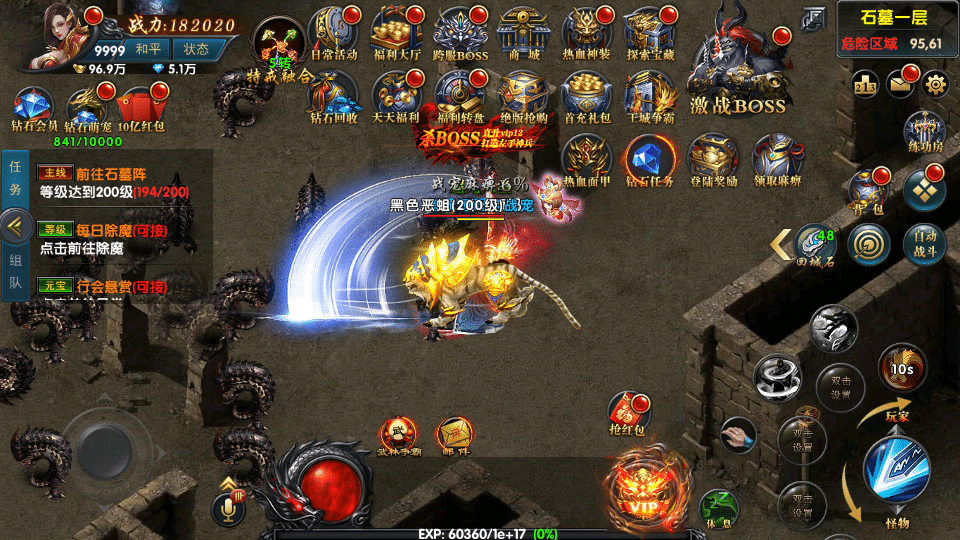The height and width of the screenshot is (540, 960).
Task: Use the 回城石 town return stone
Action: (x=815, y=241)
